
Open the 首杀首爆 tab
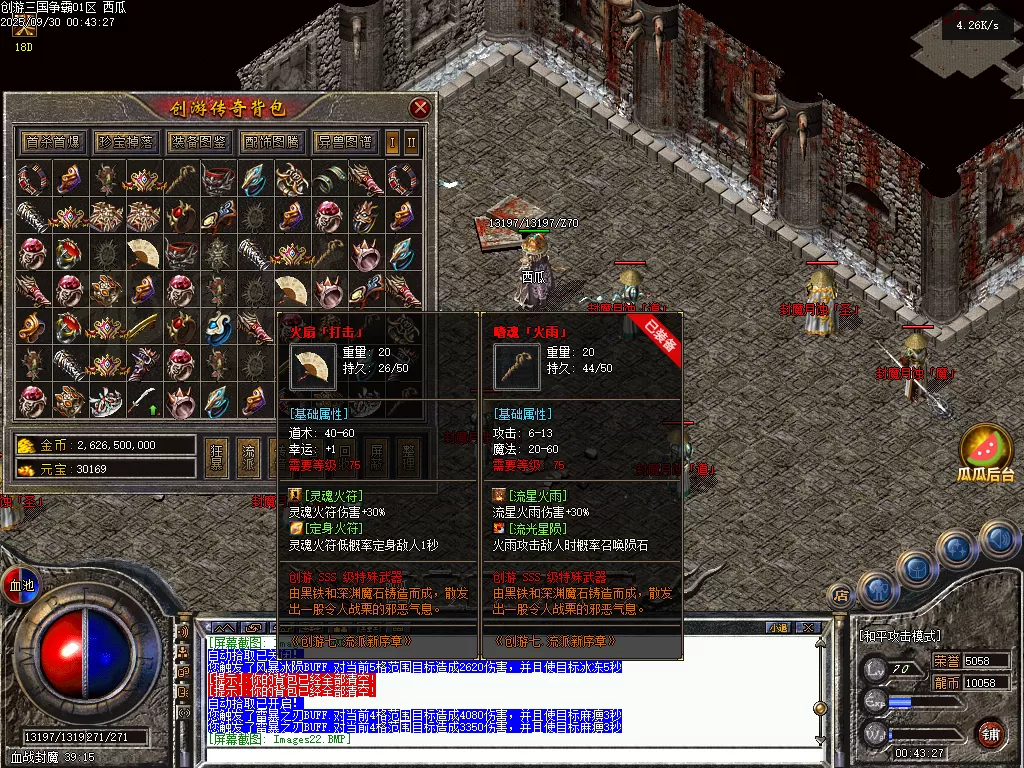click(52, 141)
